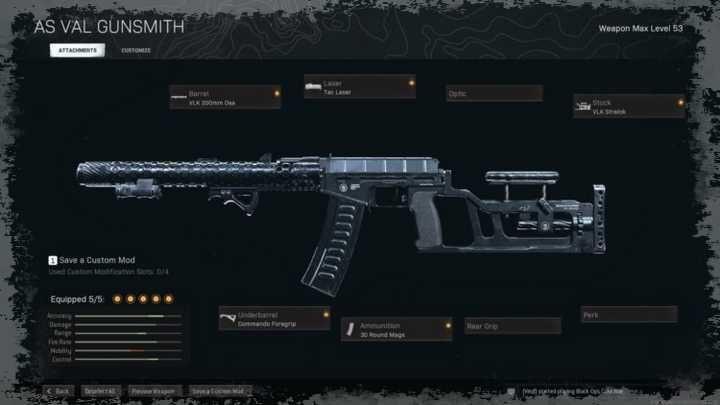Select the Barrel attachment slot

[227, 96]
